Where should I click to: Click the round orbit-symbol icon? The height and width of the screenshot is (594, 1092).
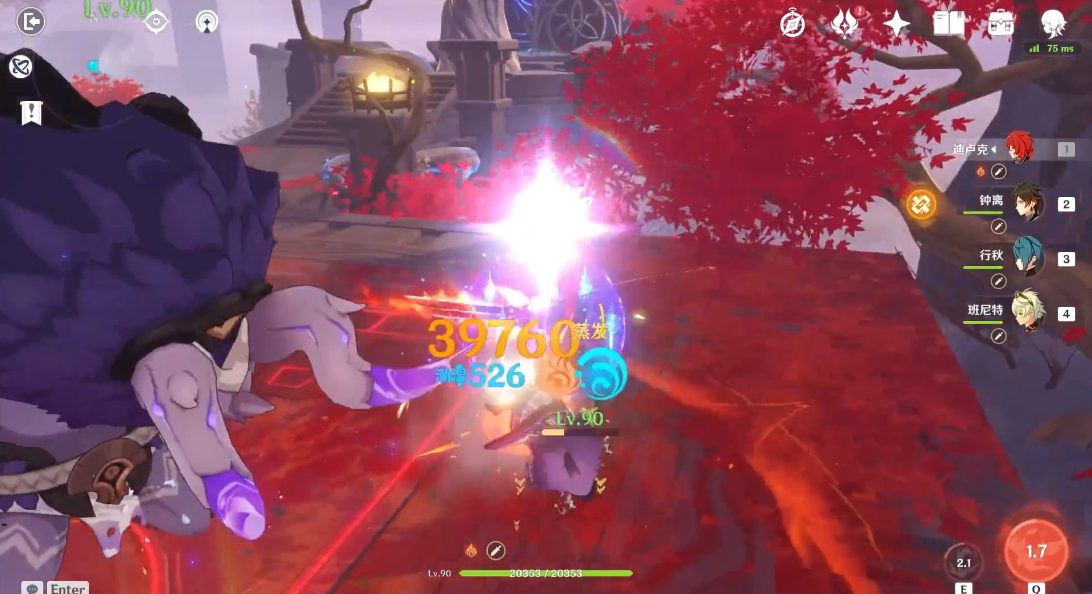[x=20, y=67]
